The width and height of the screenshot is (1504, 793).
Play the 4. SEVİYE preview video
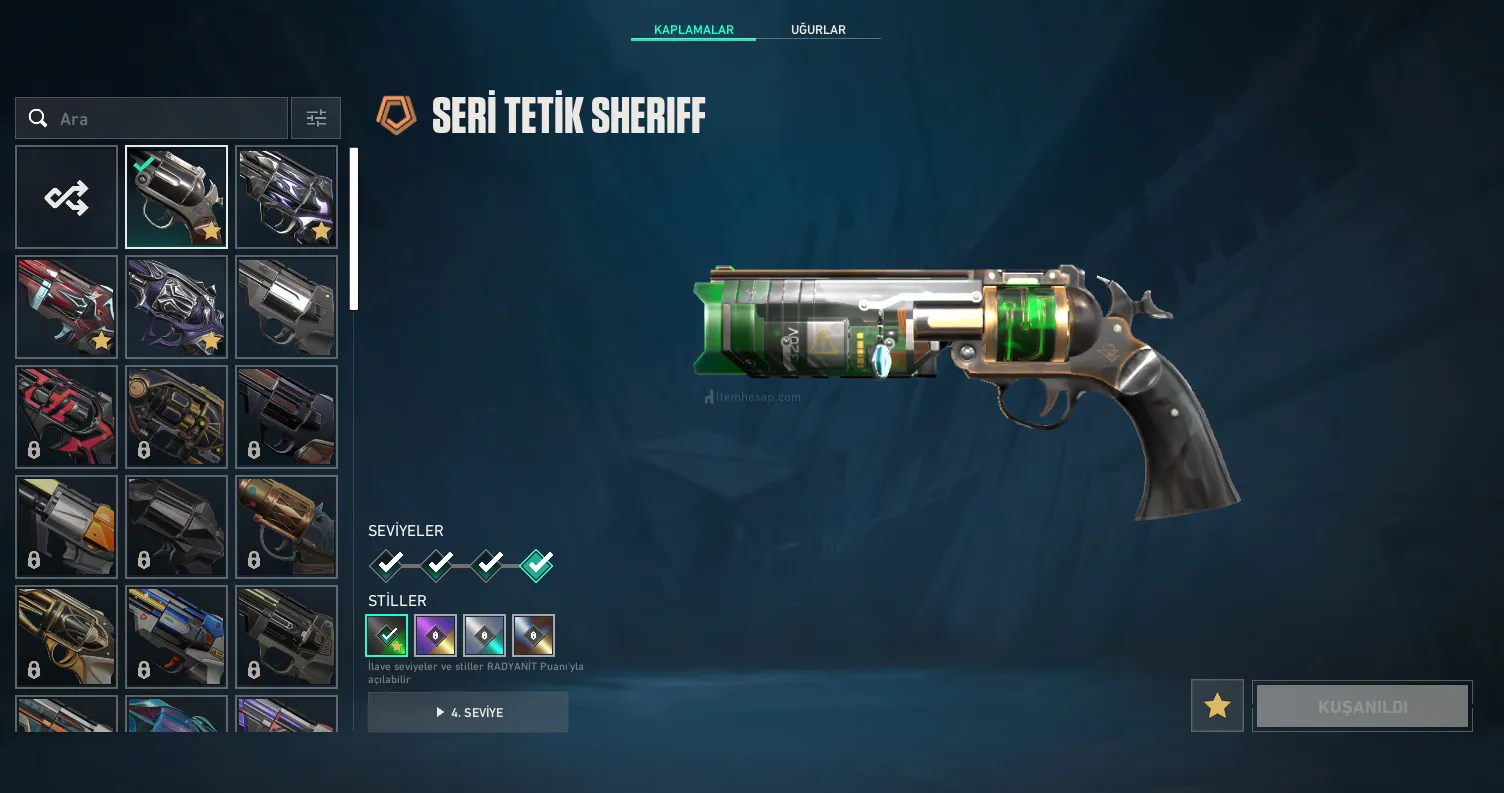[468, 712]
